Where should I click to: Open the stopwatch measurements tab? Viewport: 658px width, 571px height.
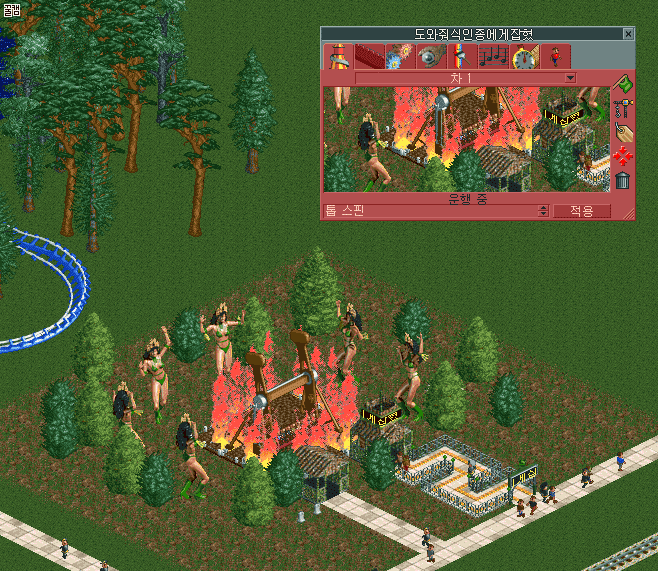524,57
